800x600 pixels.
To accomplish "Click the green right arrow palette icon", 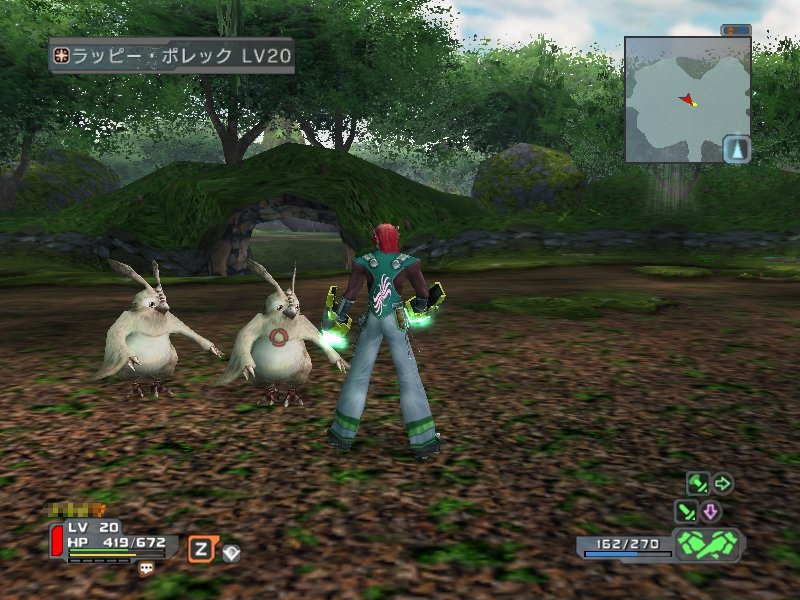I will click(722, 484).
